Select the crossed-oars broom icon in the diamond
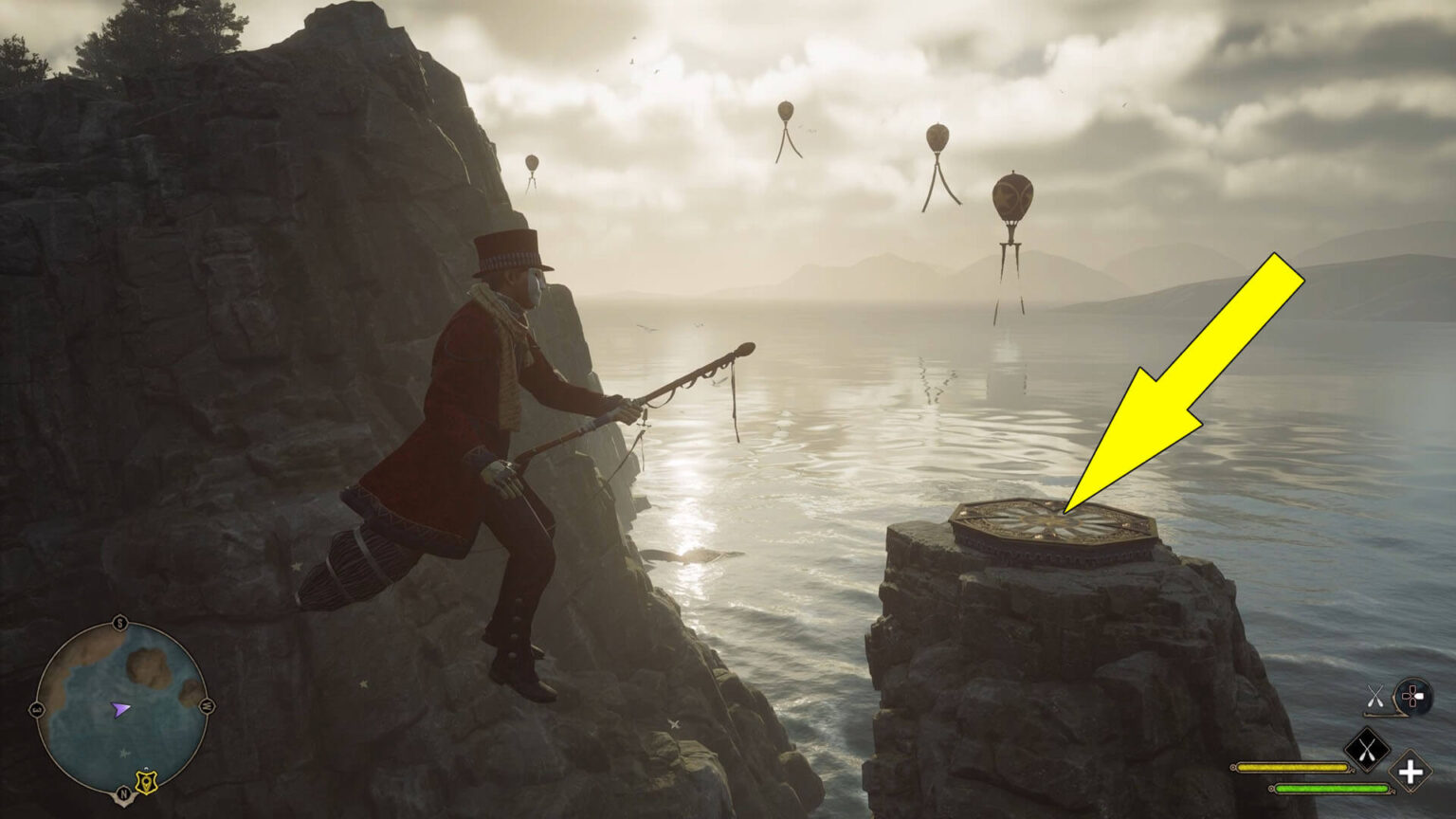The image size is (1456, 819). (x=1367, y=749)
